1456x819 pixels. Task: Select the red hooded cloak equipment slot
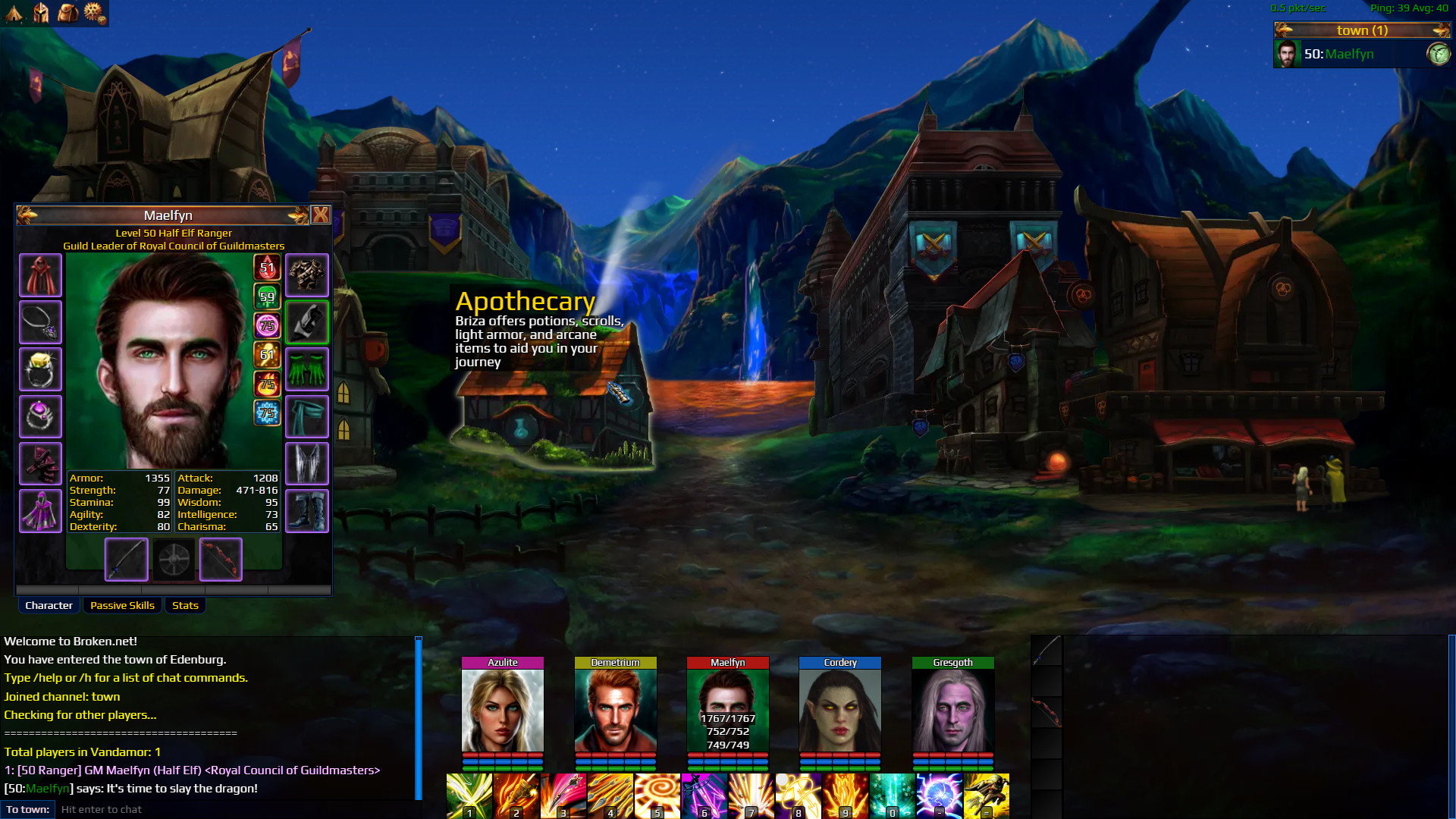tap(40, 275)
